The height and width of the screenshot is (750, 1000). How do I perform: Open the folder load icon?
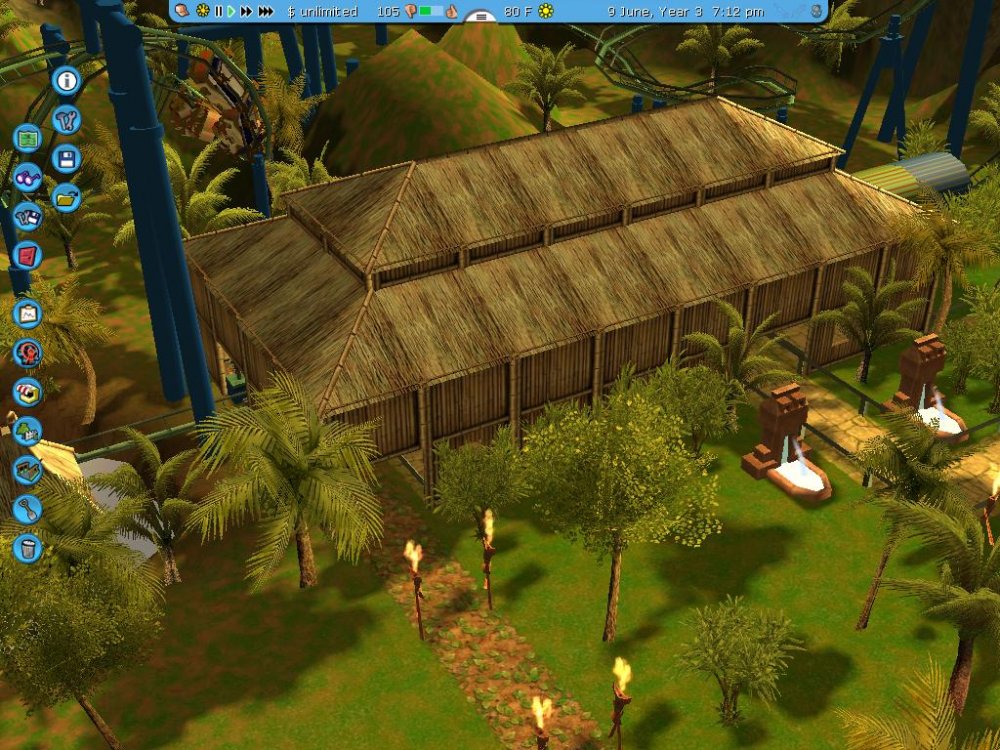(x=67, y=197)
